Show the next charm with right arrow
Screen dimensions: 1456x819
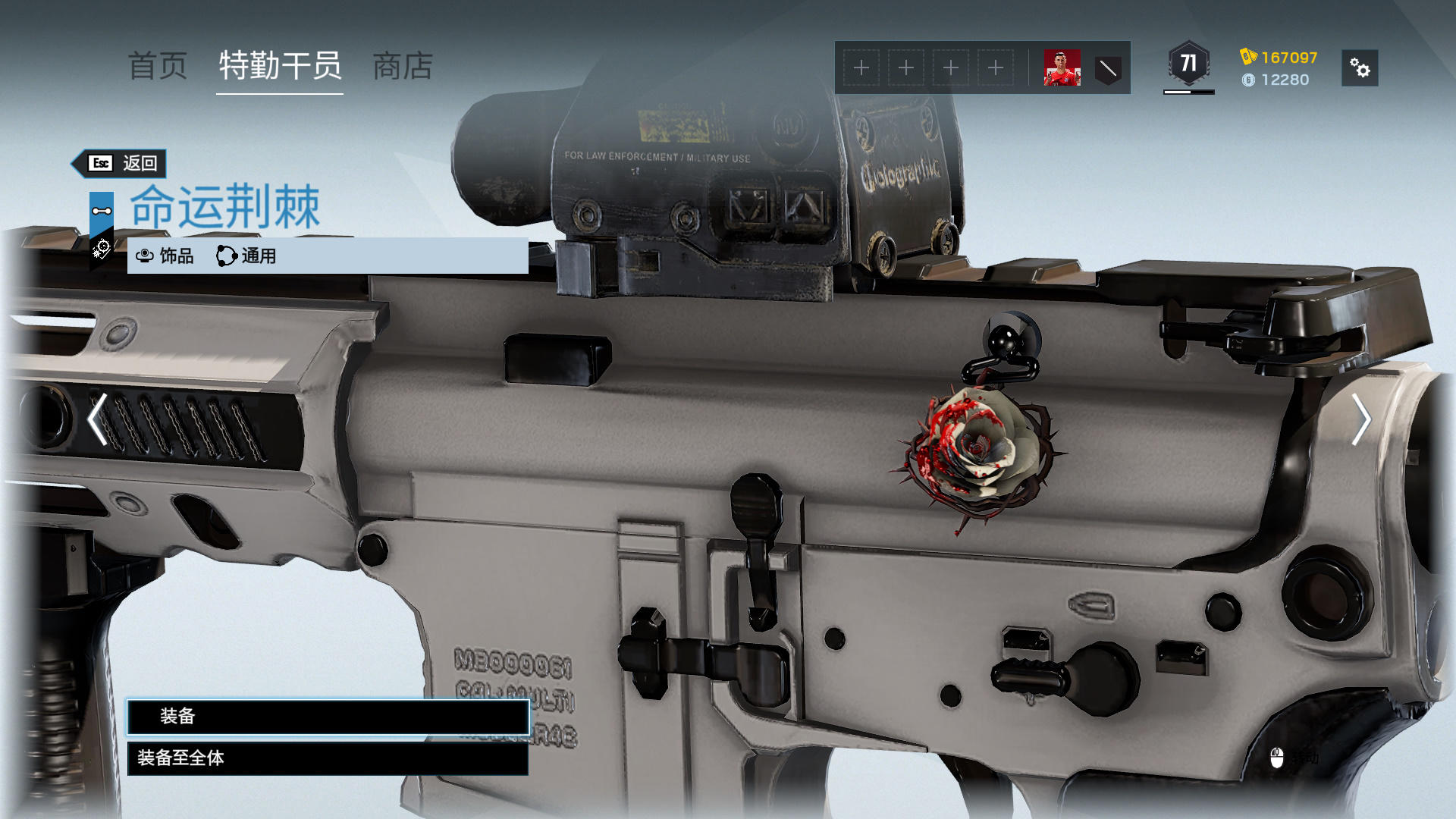point(1361,419)
